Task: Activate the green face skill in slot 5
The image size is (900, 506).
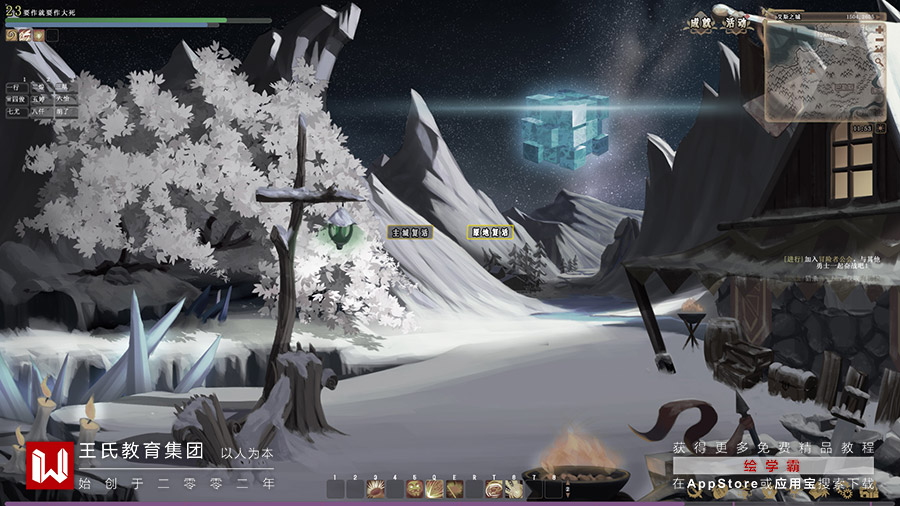Action: (414, 489)
